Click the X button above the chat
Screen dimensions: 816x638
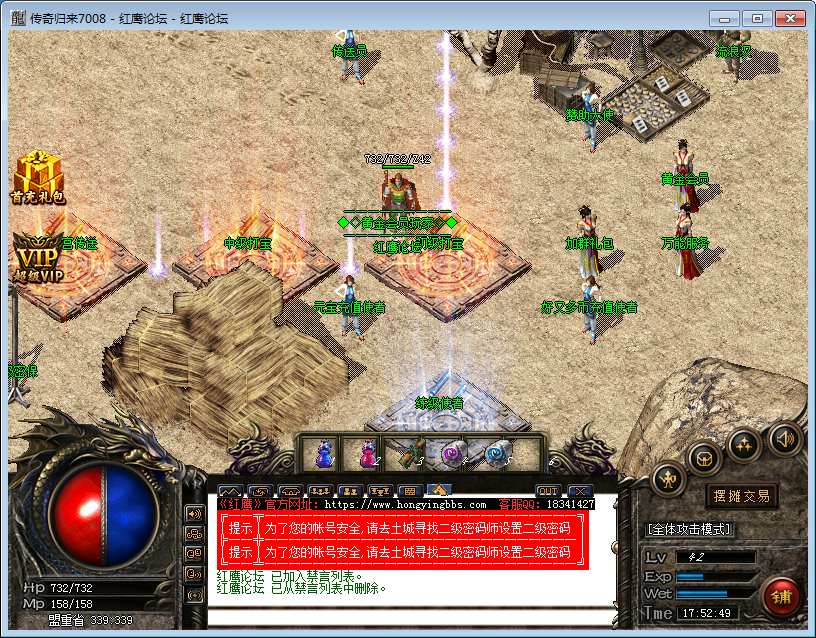580,491
